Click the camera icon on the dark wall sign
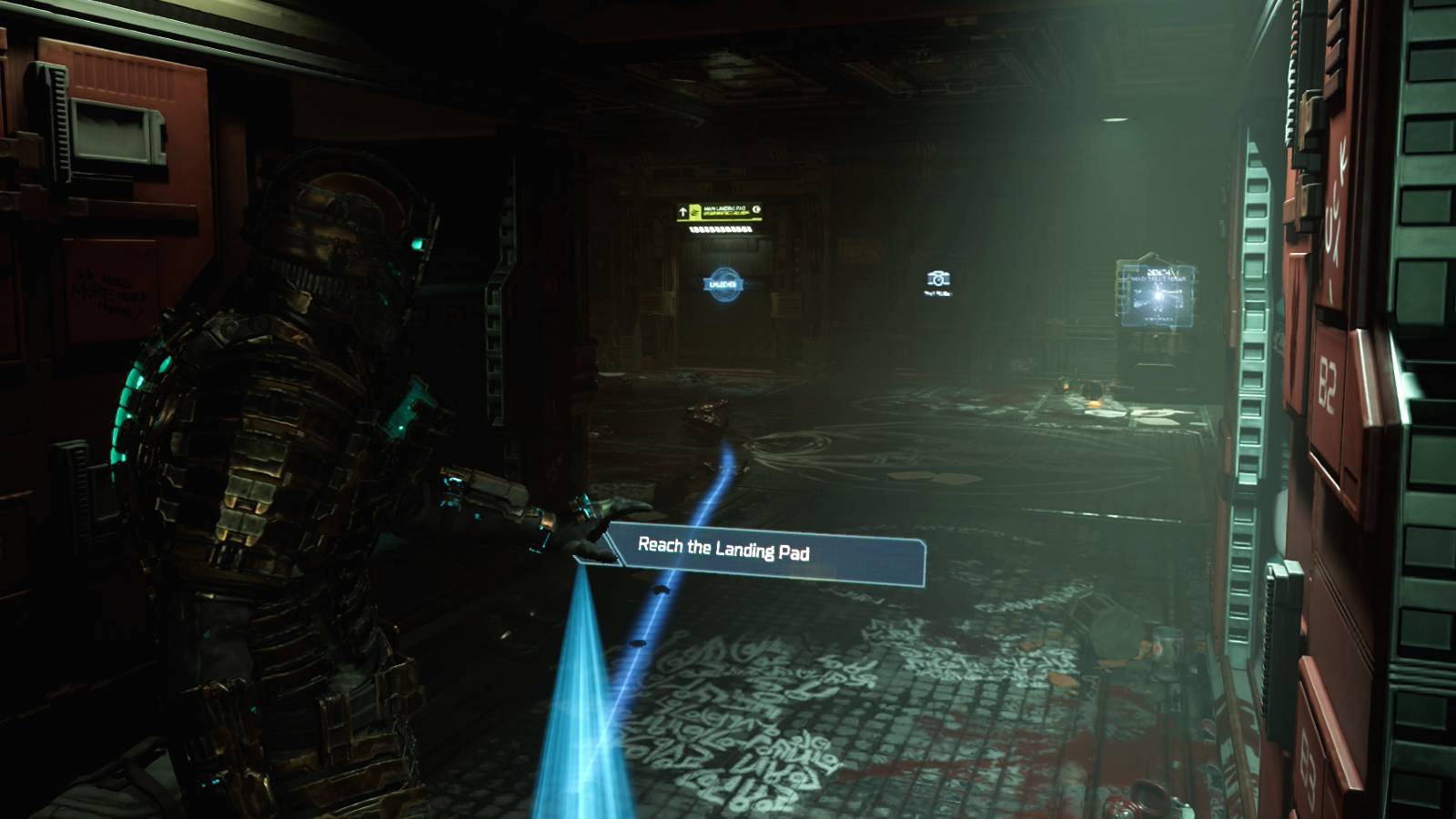This screenshot has width=1456, height=819. tap(938, 280)
